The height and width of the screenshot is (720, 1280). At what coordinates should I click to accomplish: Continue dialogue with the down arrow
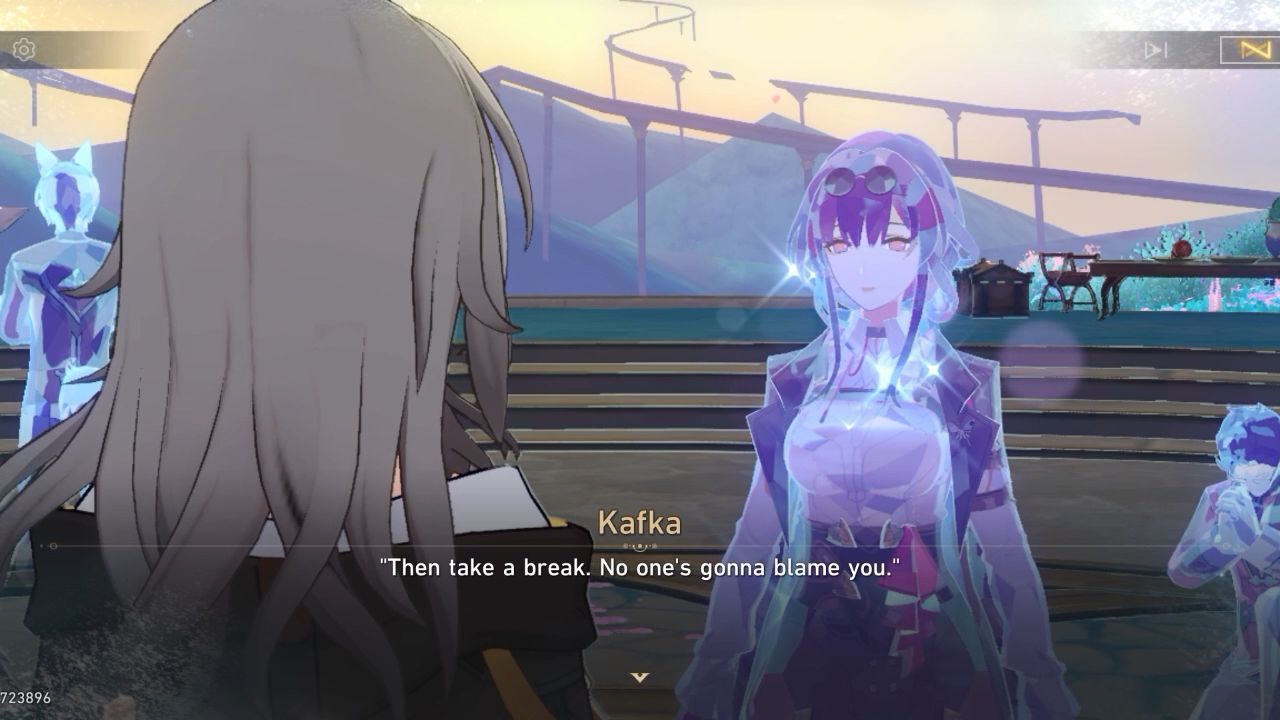pos(640,677)
